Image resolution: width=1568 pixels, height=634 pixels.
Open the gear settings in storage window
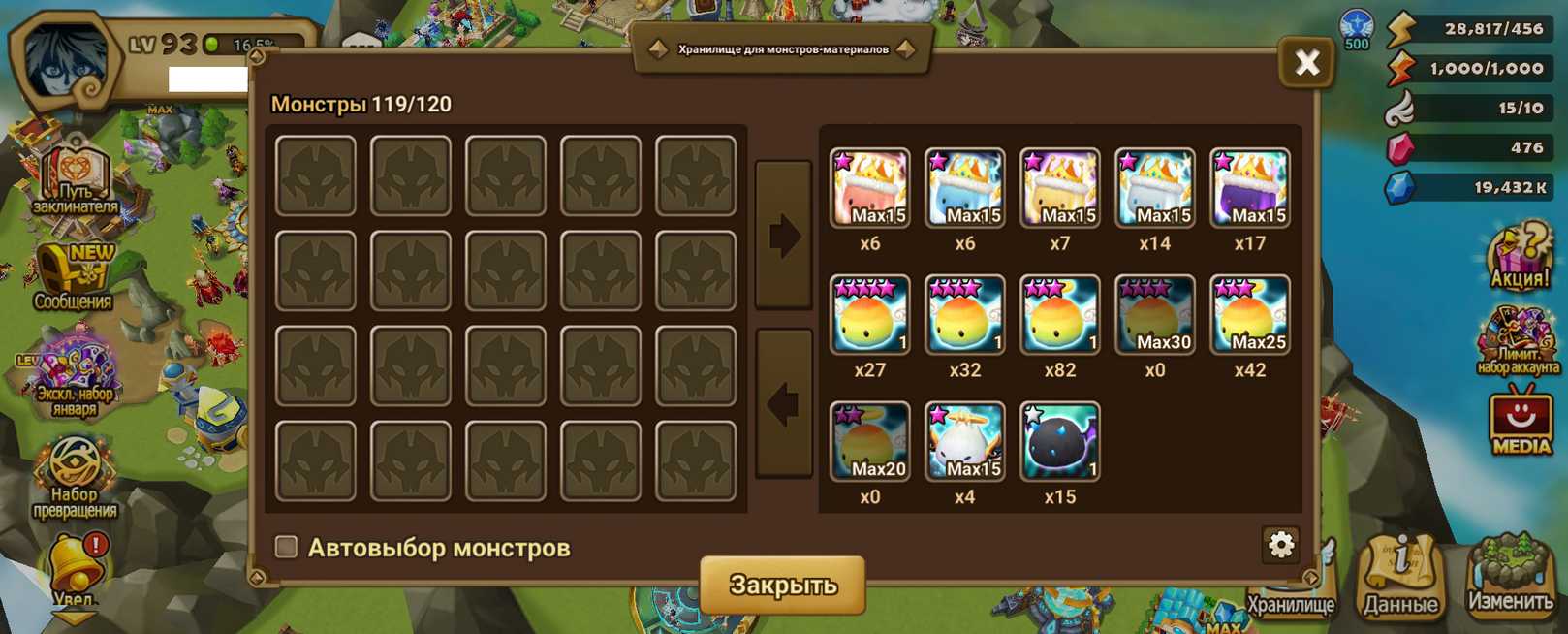1280,545
